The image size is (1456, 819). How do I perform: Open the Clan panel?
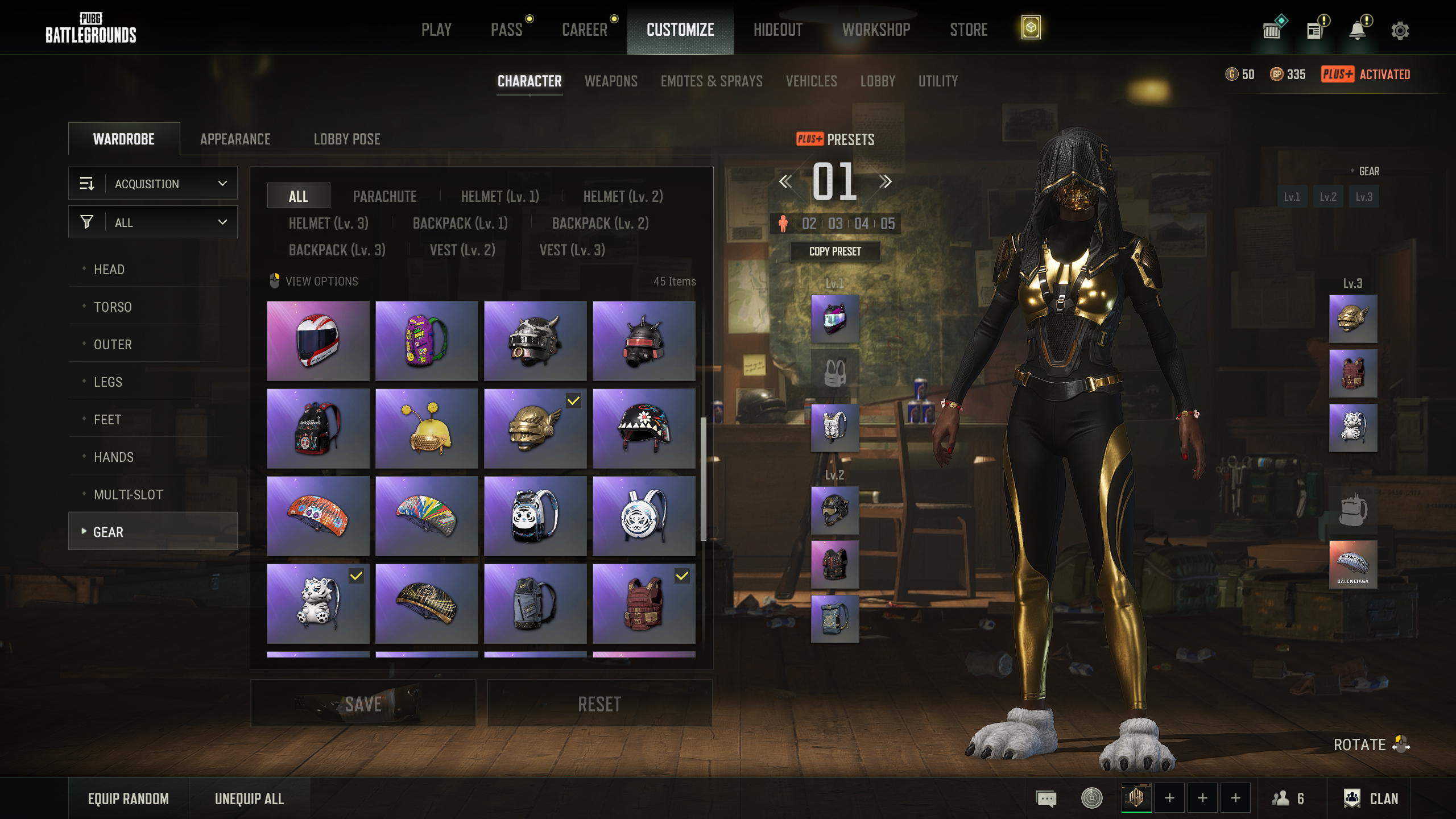click(1371, 799)
